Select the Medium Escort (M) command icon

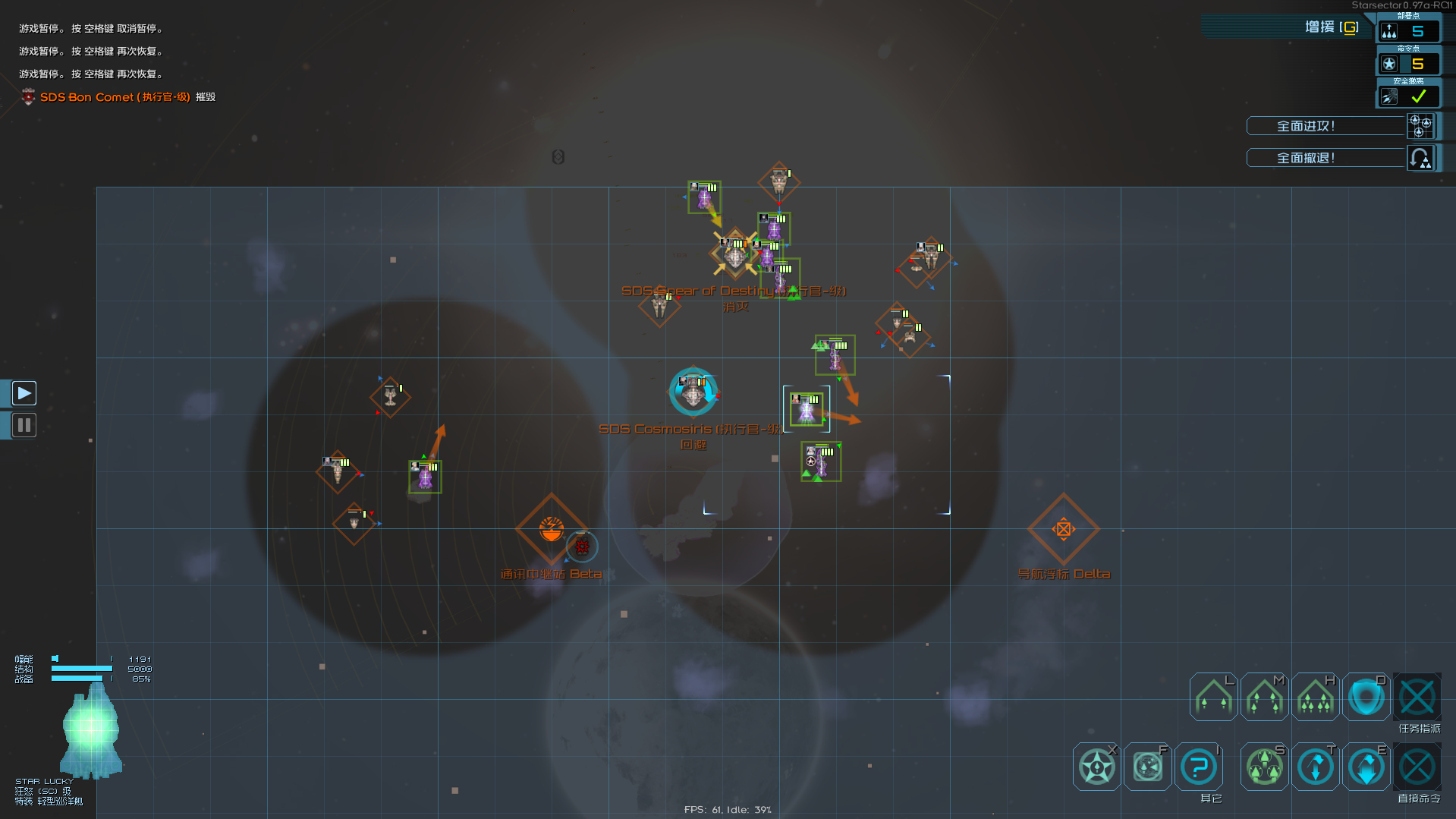pos(1264,697)
